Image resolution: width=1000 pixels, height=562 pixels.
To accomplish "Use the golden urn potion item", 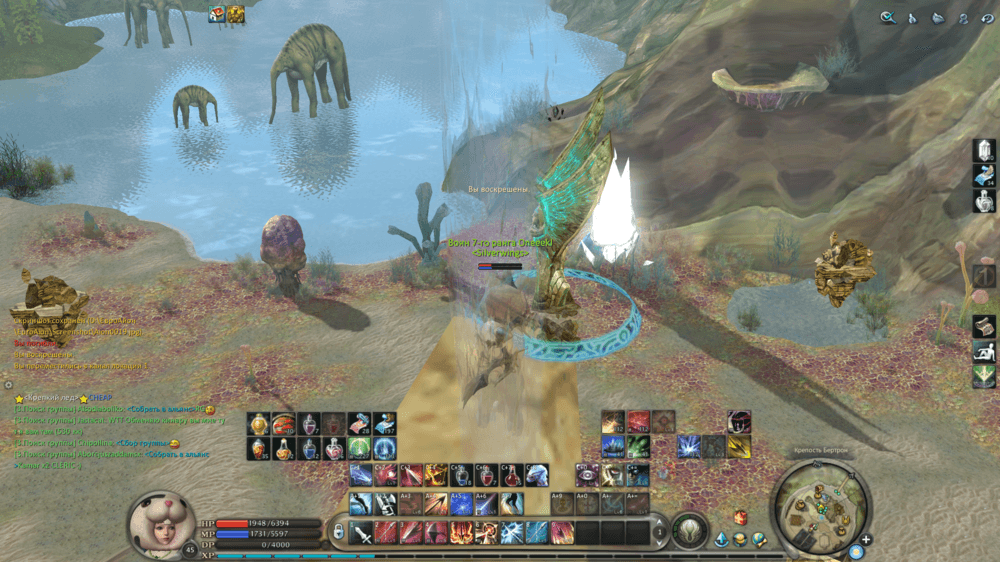I will tap(259, 424).
